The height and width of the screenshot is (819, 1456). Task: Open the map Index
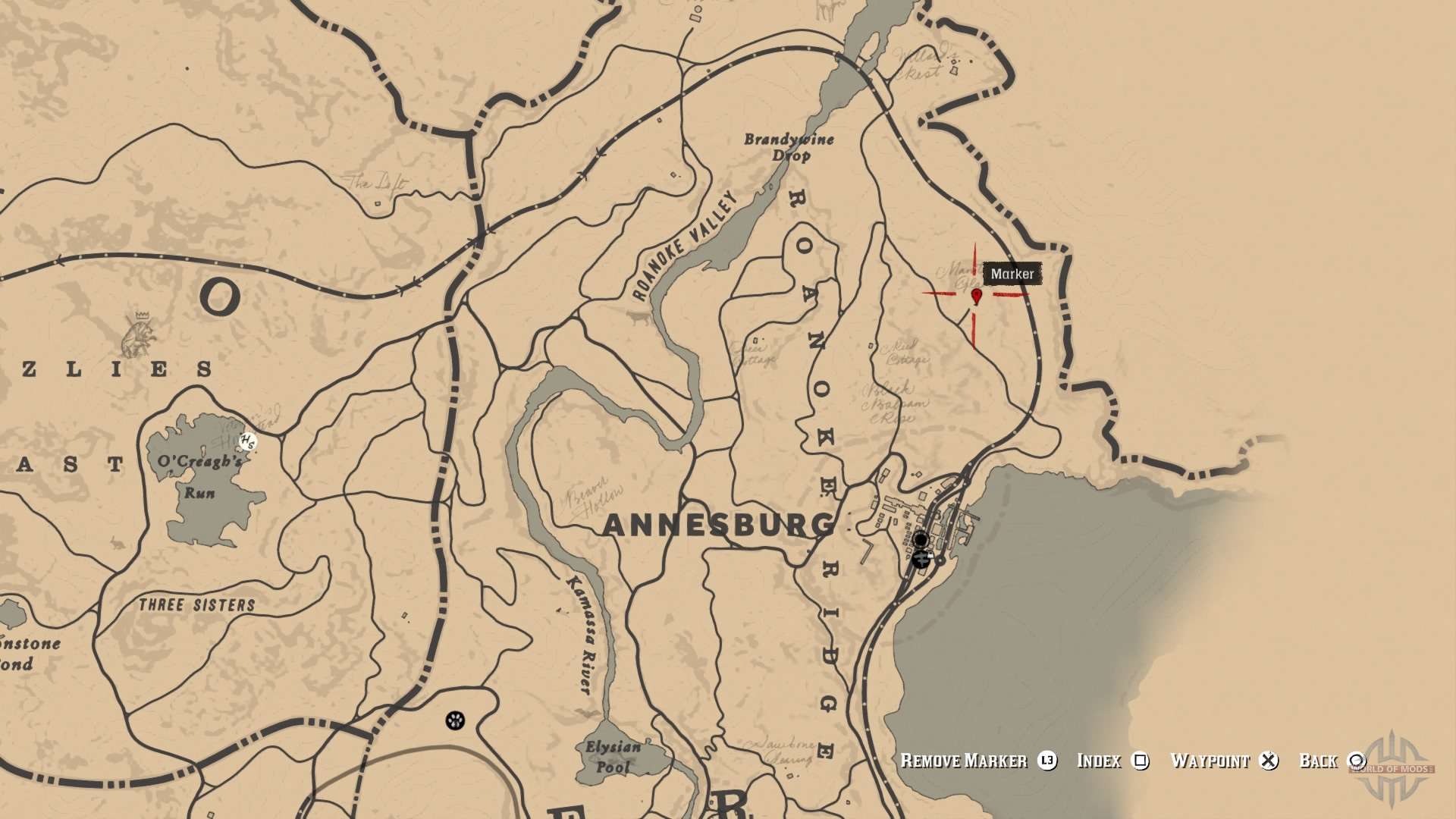click(1101, 761)
